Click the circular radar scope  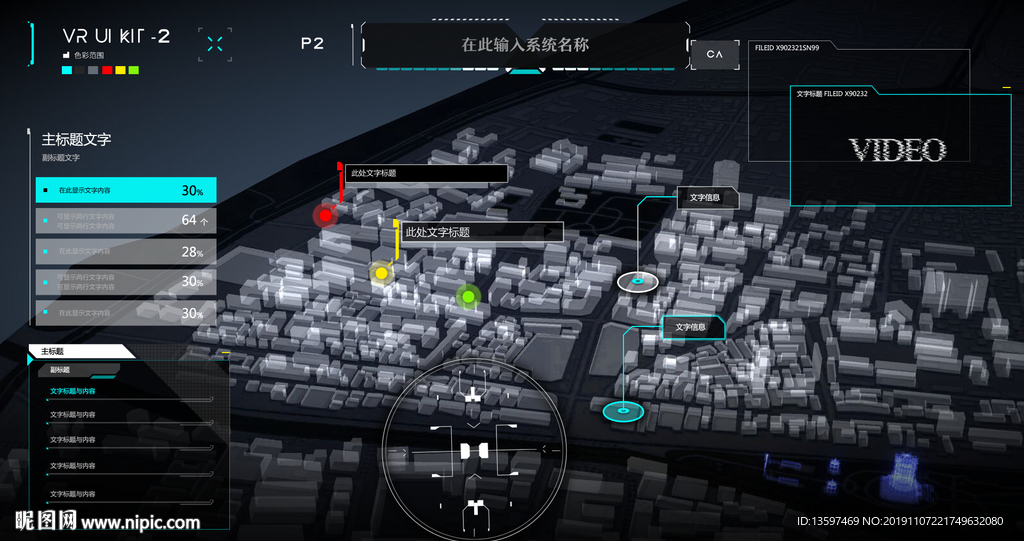point(475,452)
